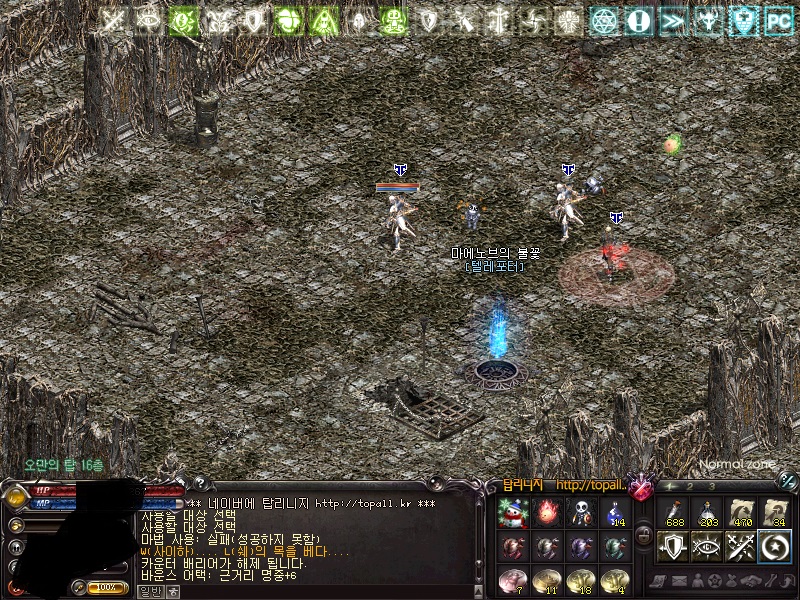
Task: Trigger the crossed swords skill
Action: coord(741,547)
